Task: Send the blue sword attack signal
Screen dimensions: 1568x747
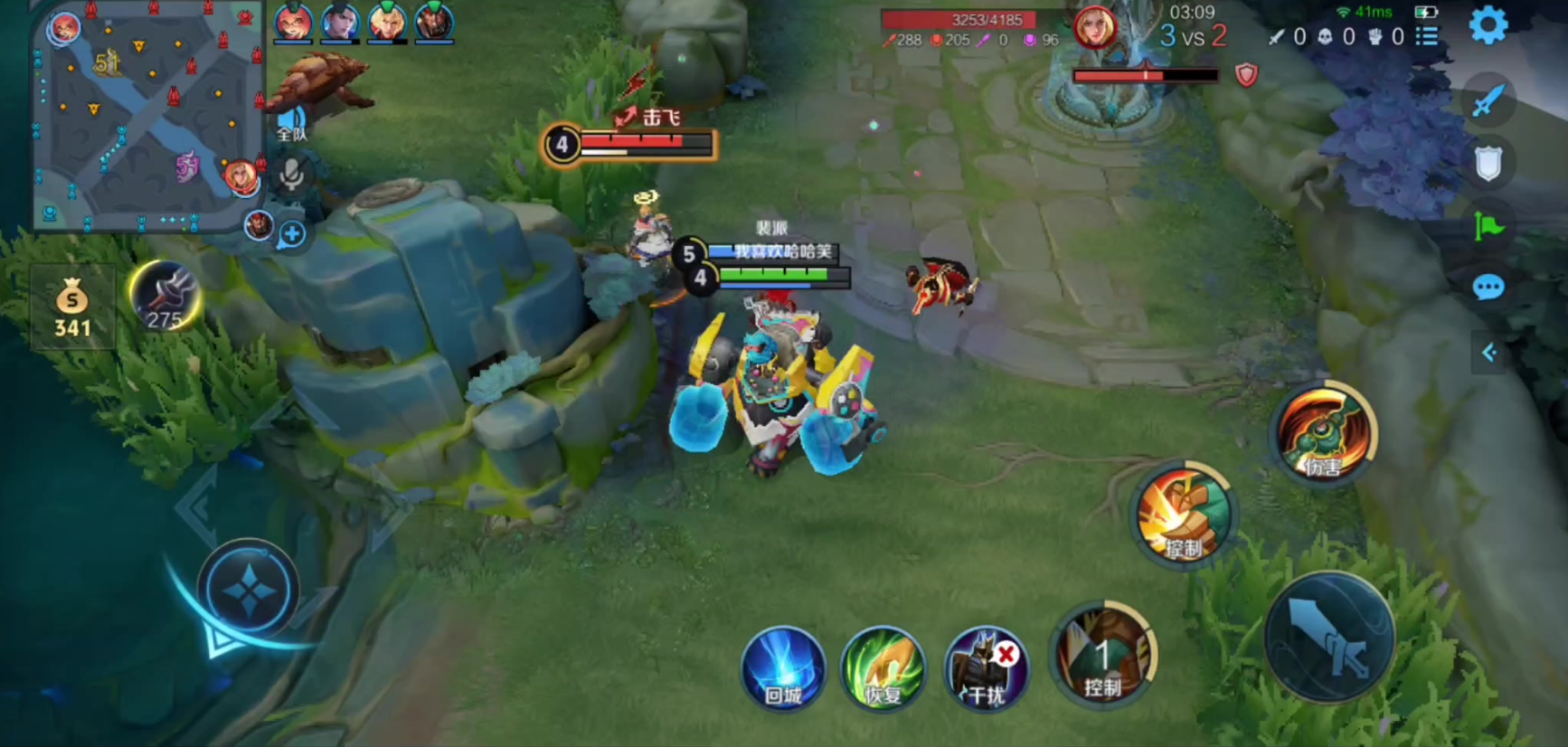Action: [1488, 101]
